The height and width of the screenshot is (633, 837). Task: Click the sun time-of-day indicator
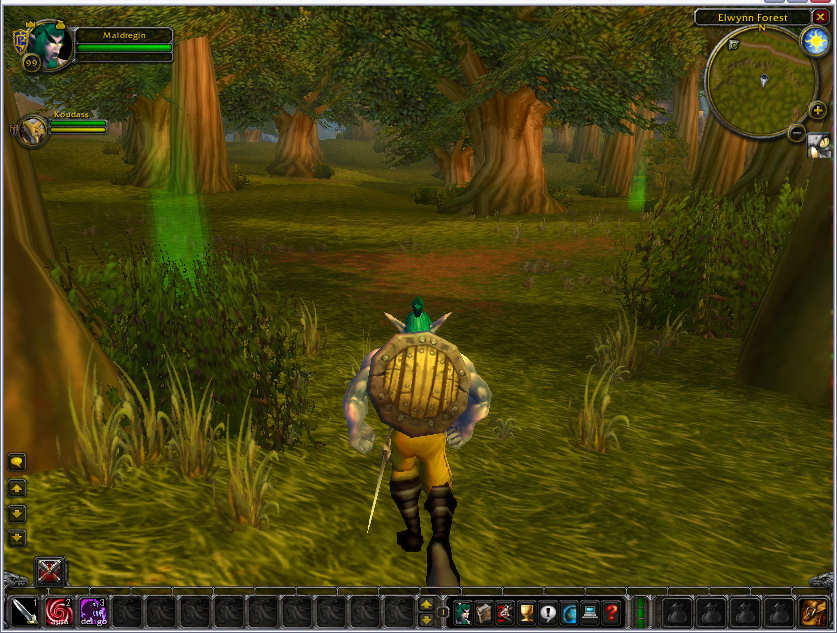pyautogui.click(x=813, y=41)
